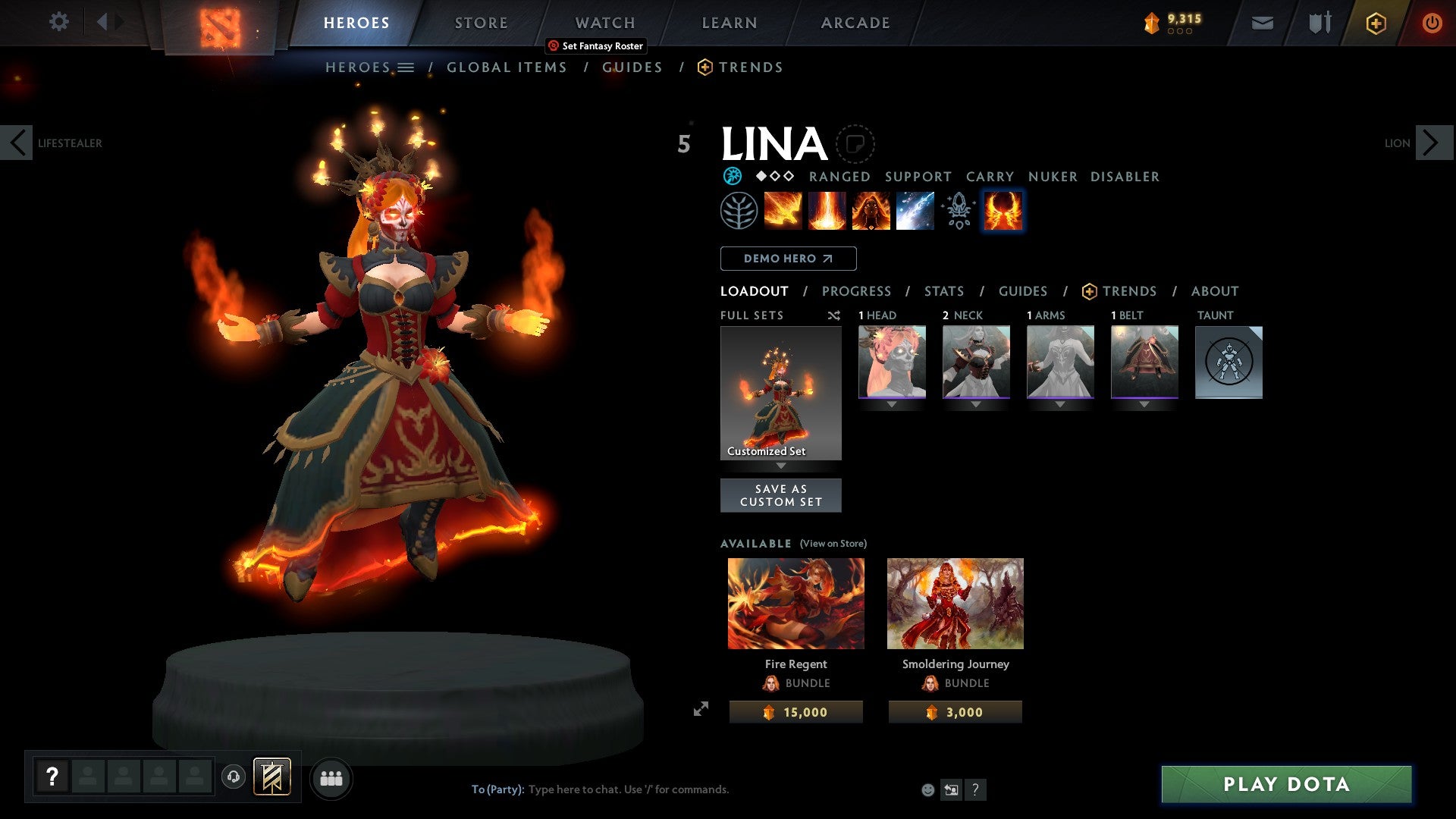
Task: Select the Dota Plus hexagon icon
Action: [1375, 23]
